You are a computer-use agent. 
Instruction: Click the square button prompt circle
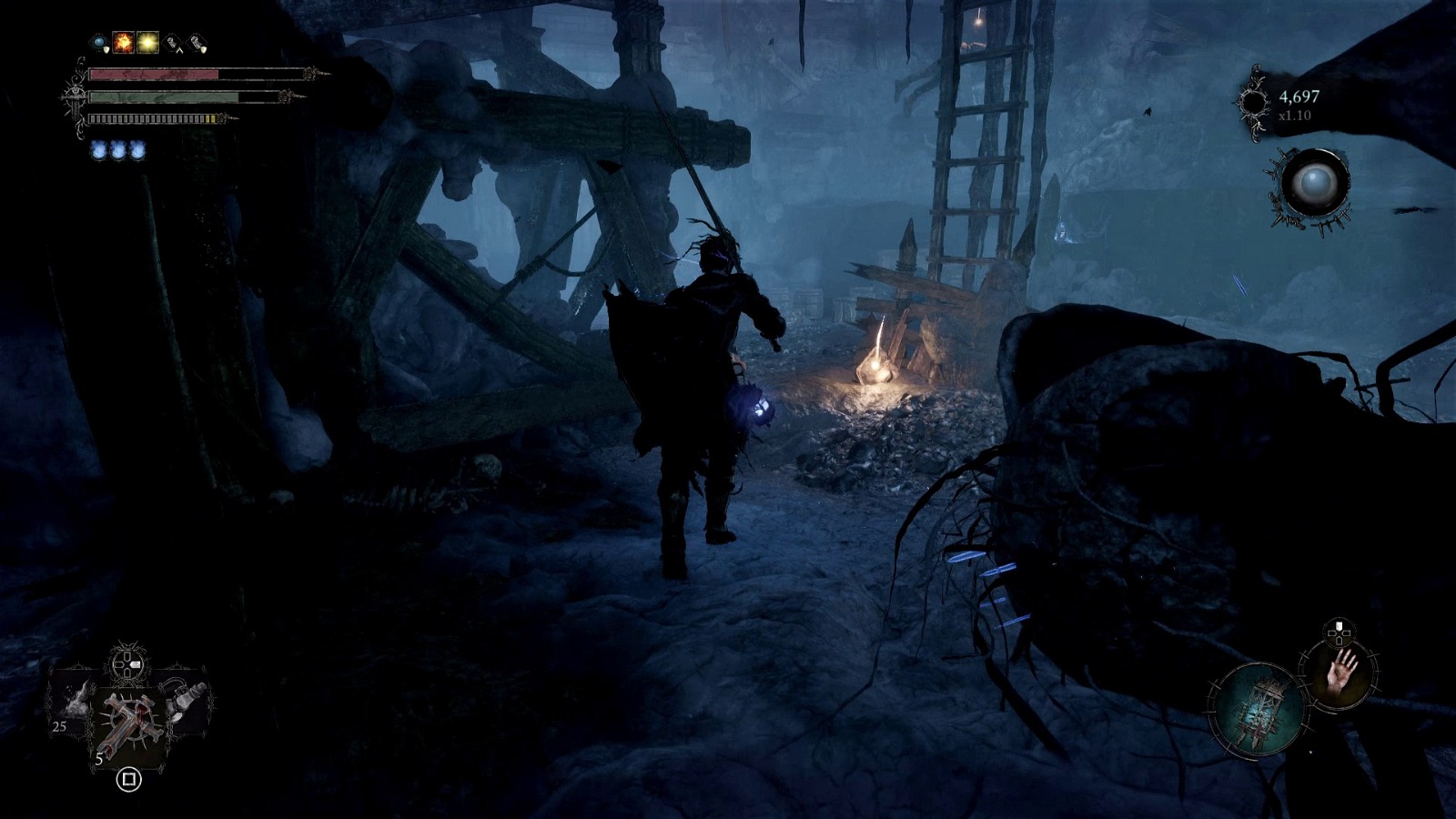point(128,779)
